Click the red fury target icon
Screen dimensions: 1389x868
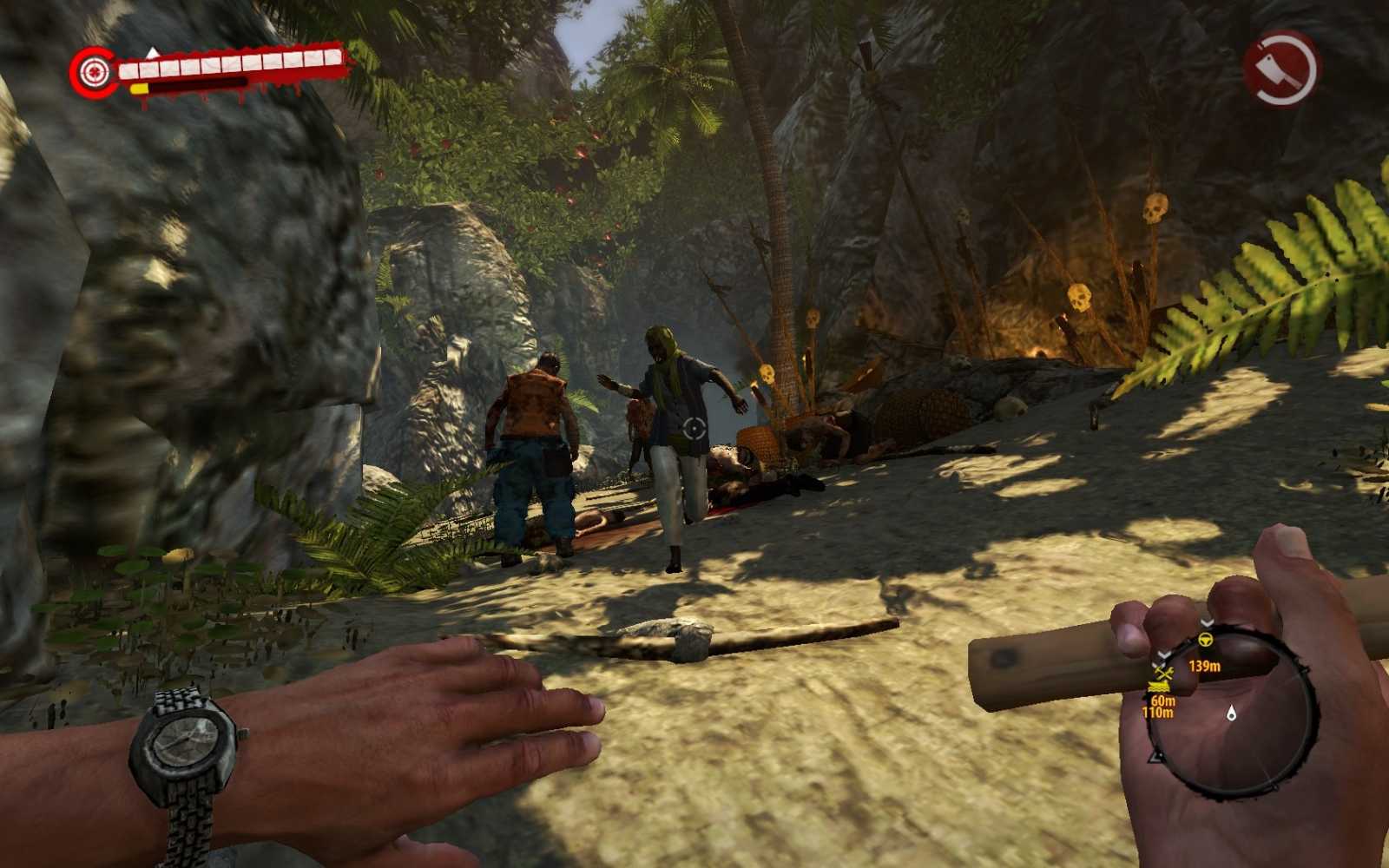95,71
